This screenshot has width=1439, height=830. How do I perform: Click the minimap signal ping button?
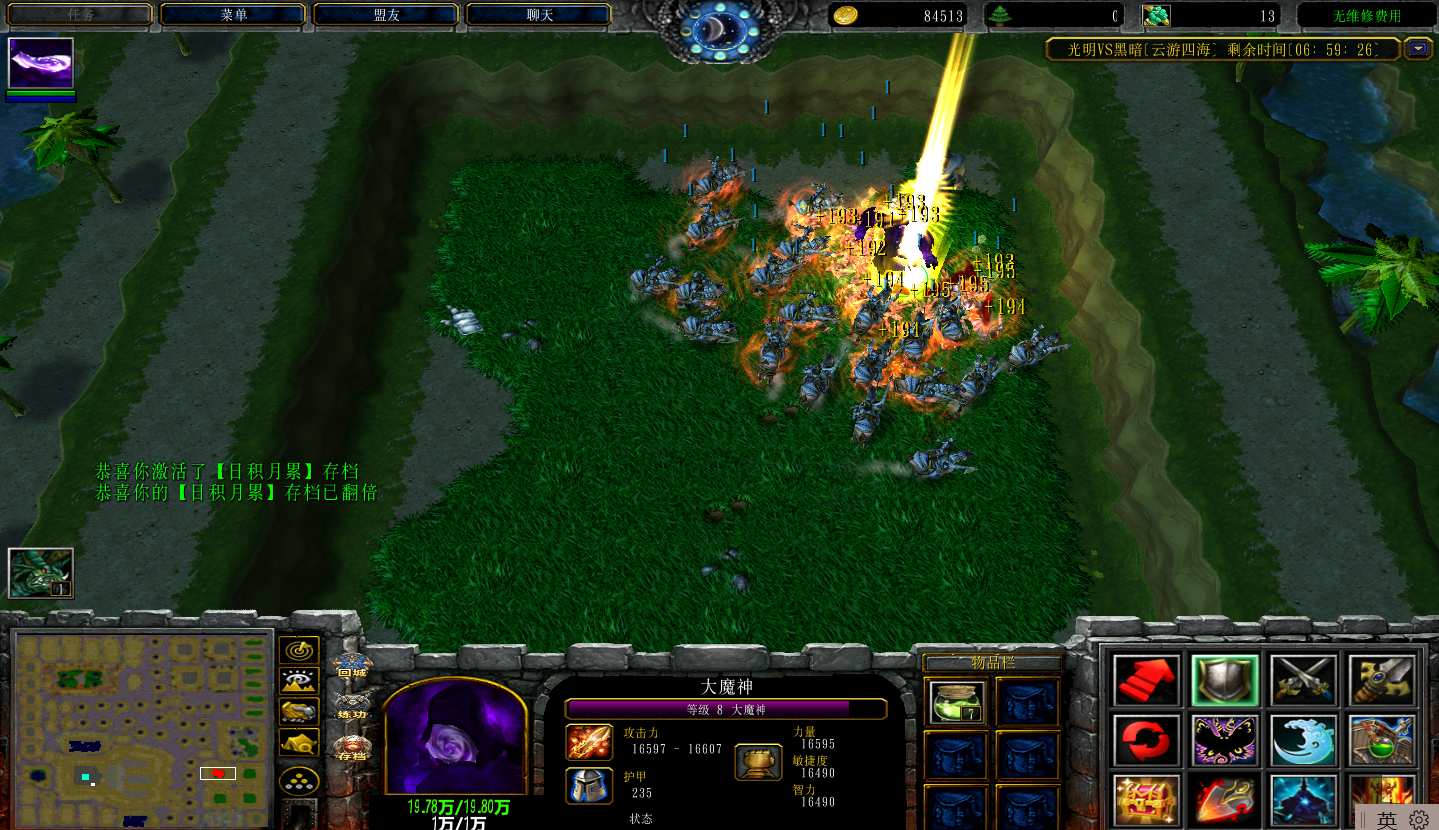point(299,651)
